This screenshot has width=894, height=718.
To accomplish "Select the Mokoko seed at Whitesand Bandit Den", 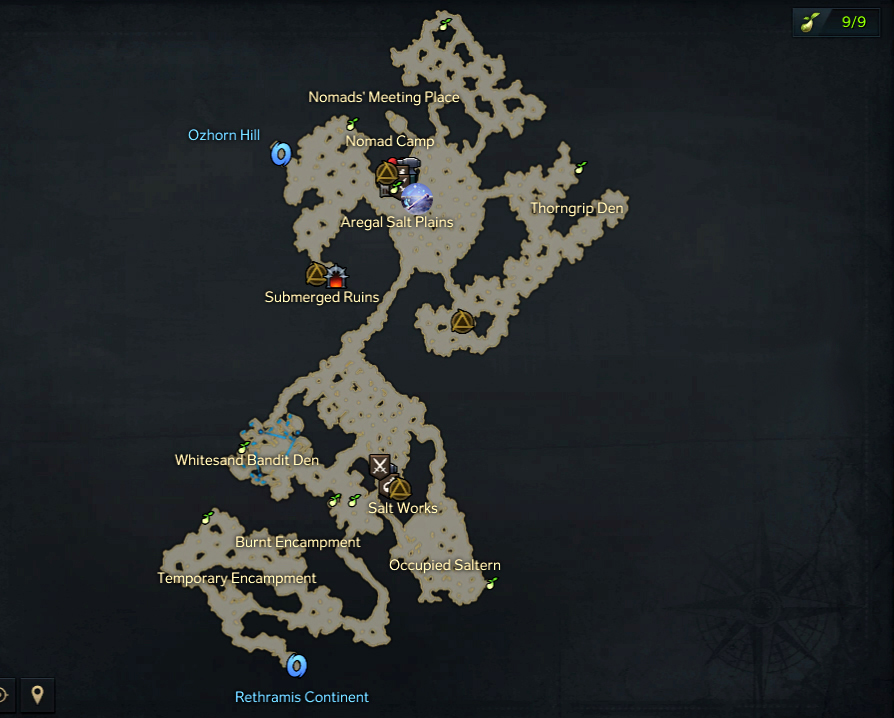I will (243, 447).
